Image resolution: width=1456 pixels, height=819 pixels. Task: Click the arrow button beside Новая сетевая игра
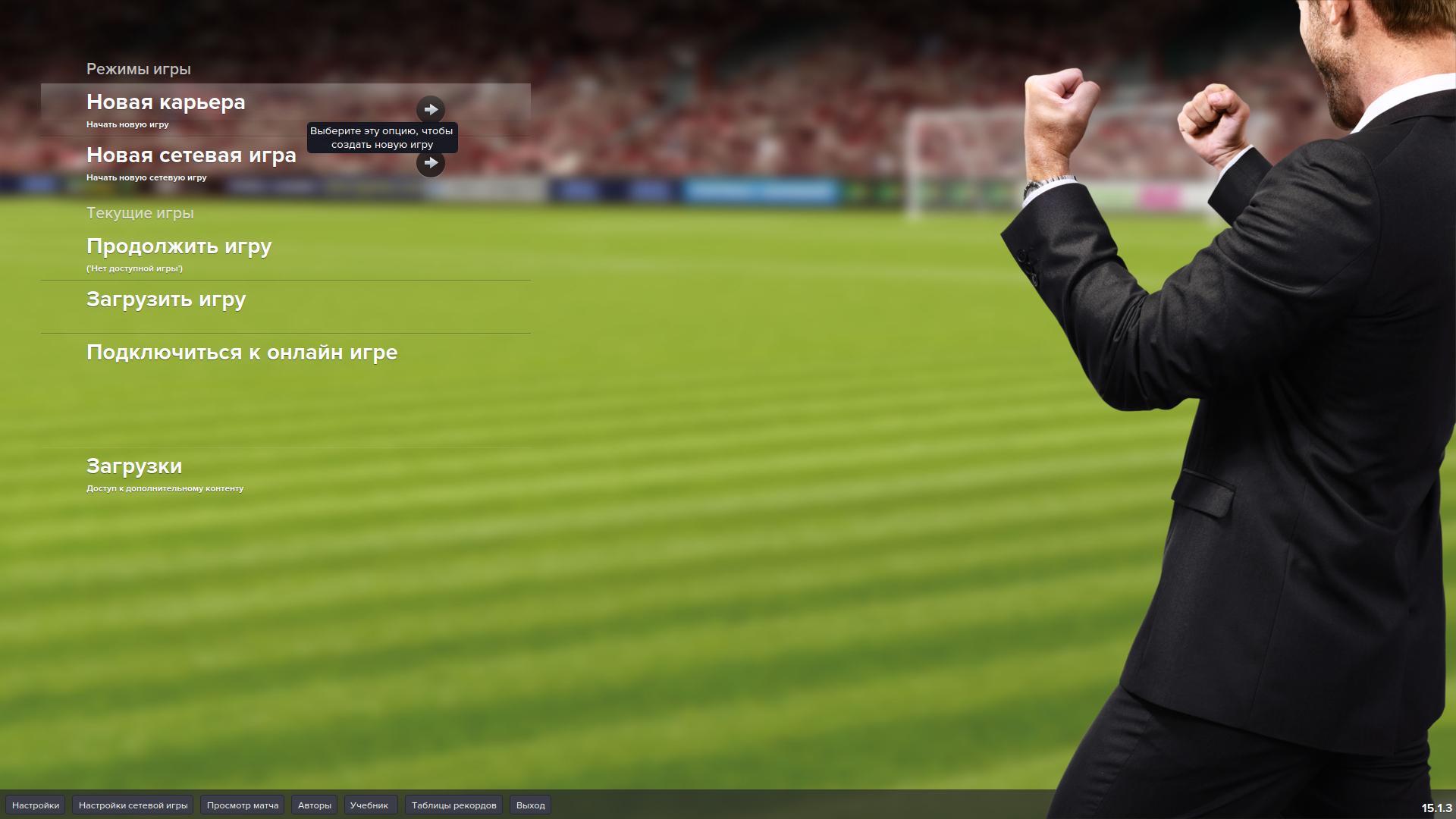pyautogui.click(x=431, y=162)
